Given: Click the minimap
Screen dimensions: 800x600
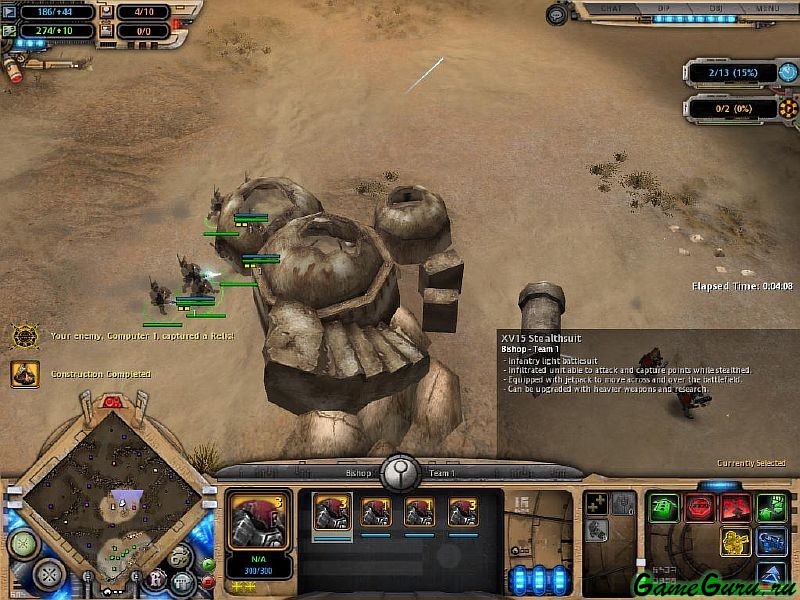Looking at the screenshot, I should coord(110,498).
